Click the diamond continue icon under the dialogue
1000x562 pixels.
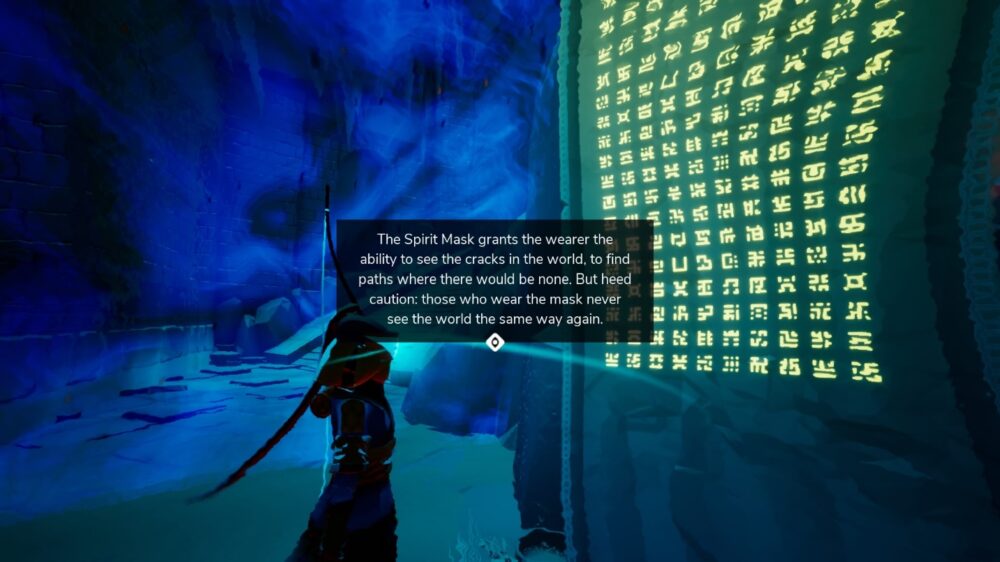click(x=494, y=343)
